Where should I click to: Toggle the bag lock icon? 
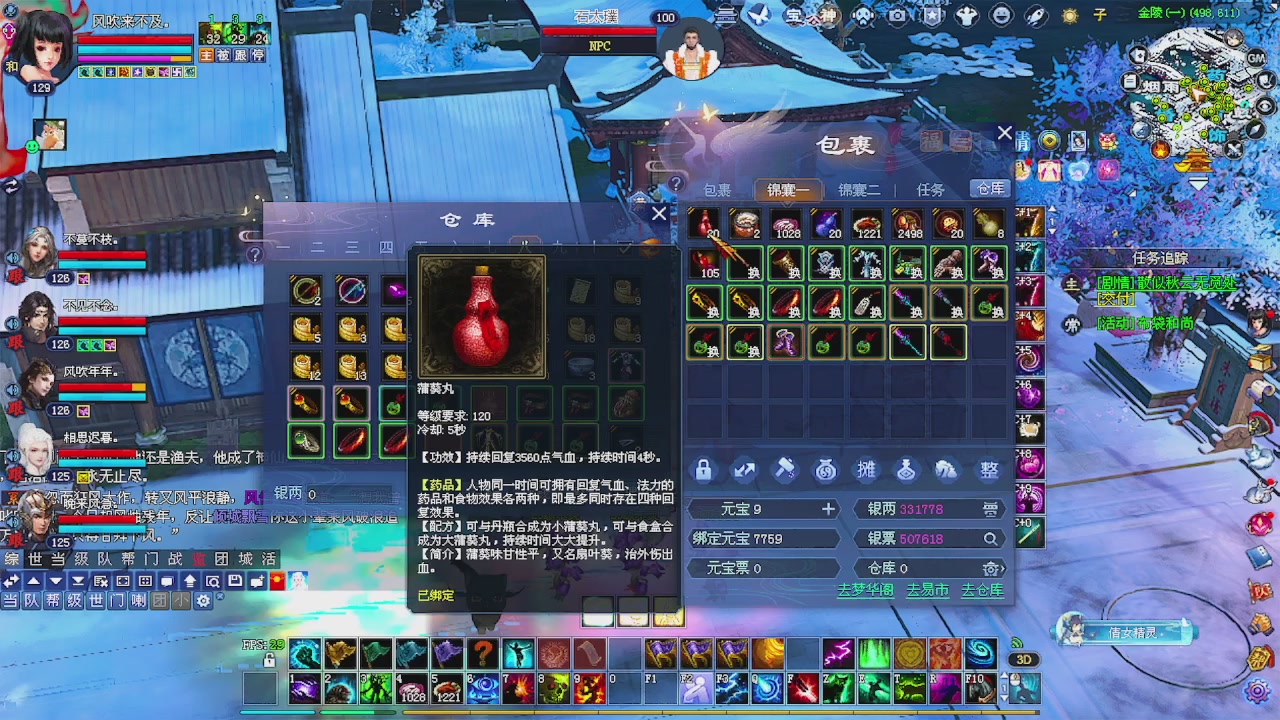(704, 468)
